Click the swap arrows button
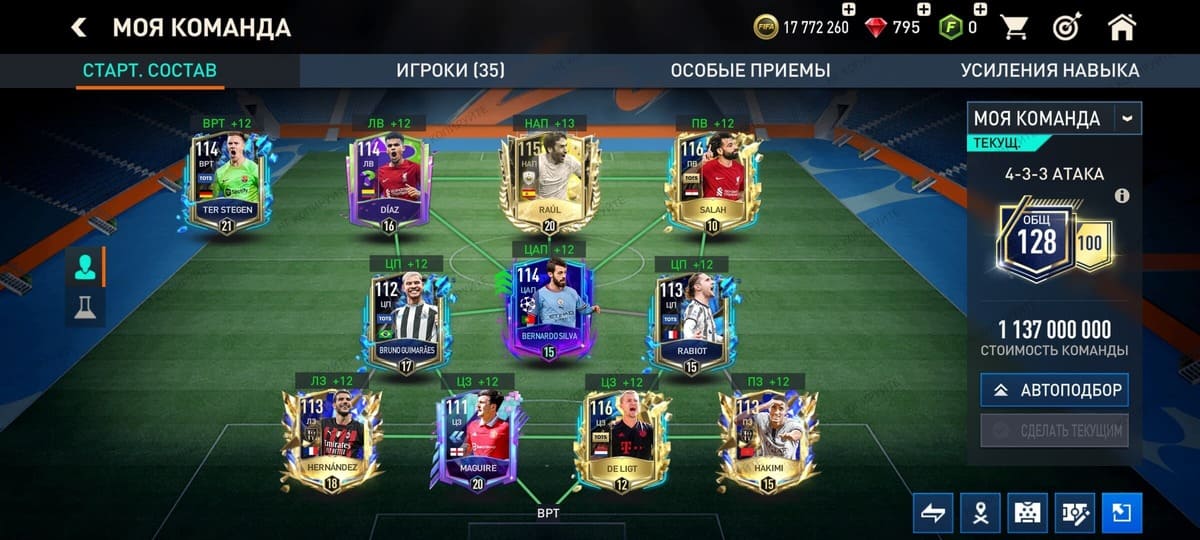The image size is (1200, 540). [x=932, y=513]
